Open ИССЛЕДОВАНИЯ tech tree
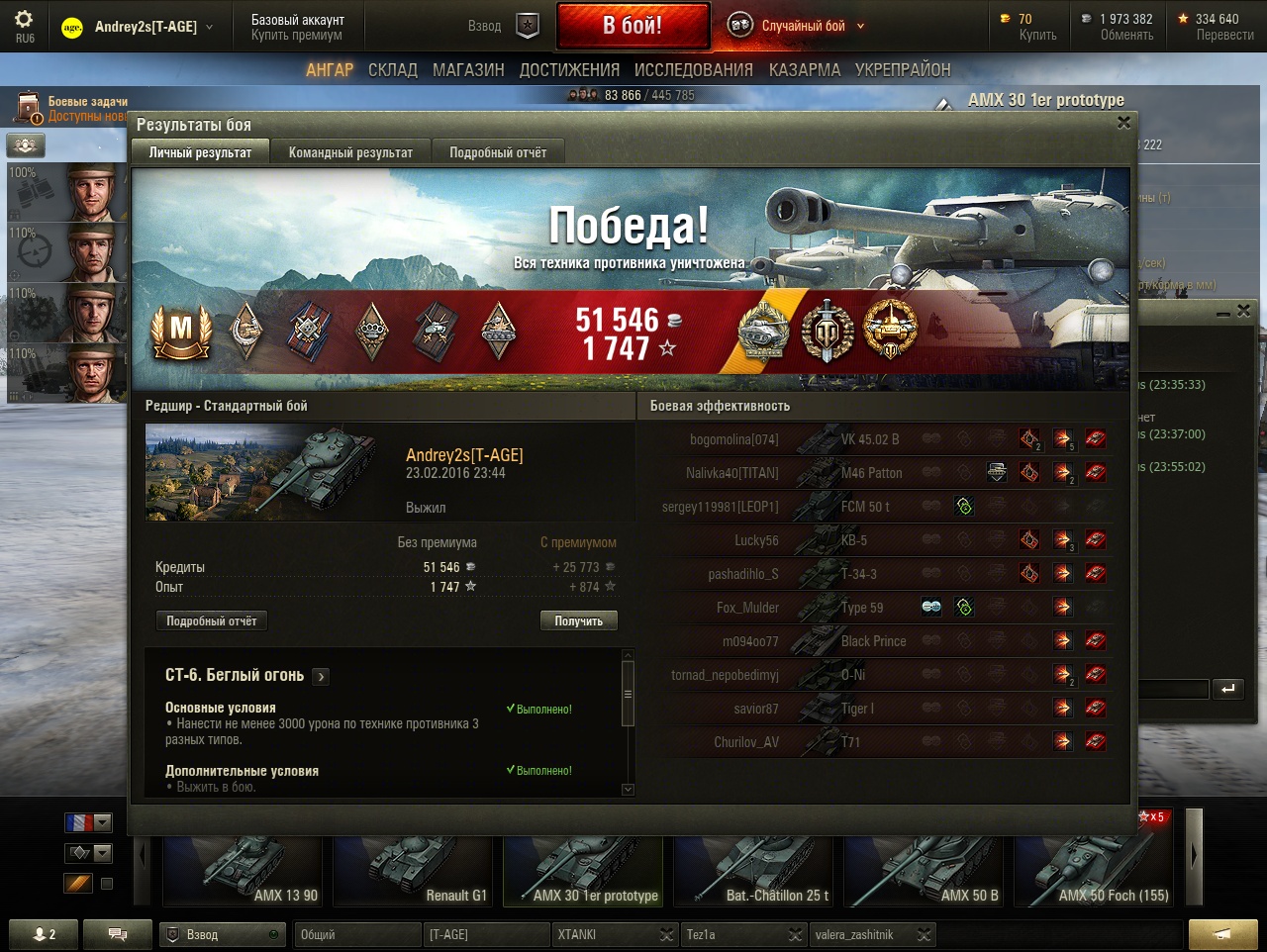The image size is (1267, 952). (x=693, y=70)
